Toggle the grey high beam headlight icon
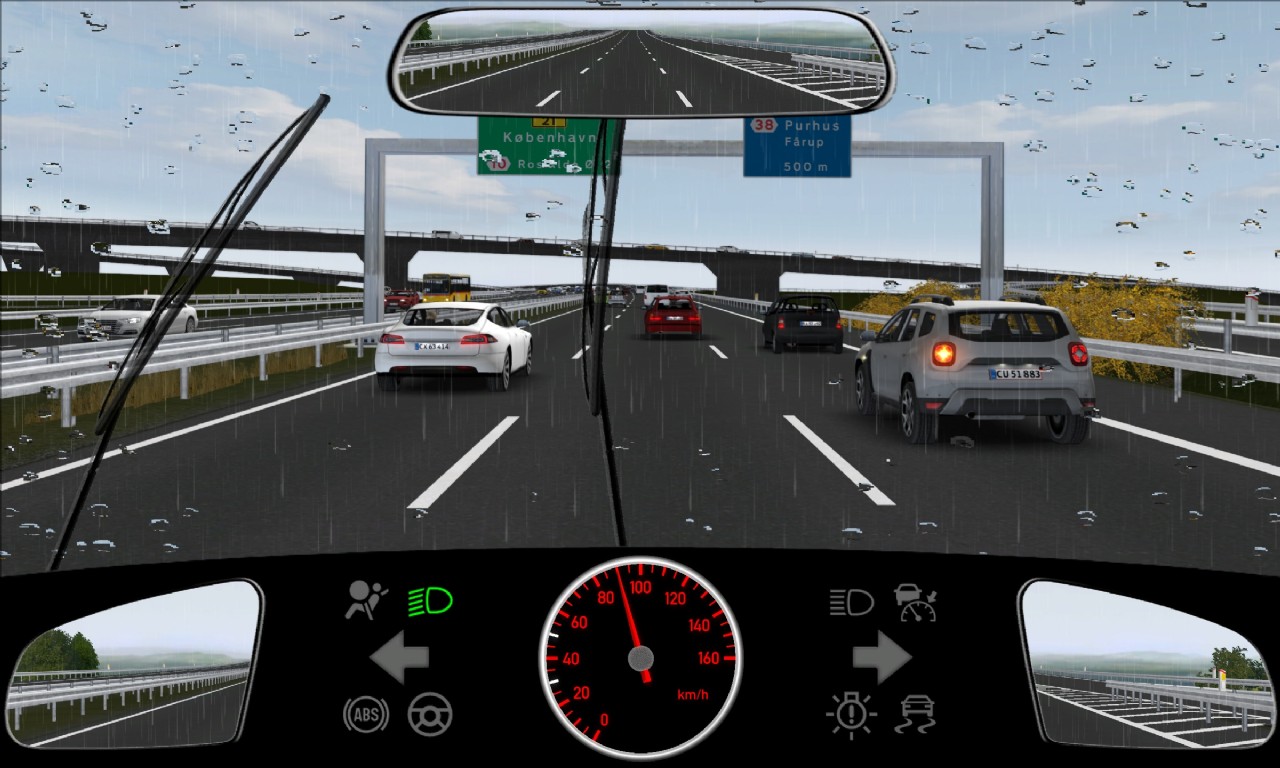Viewport: 1280px width, 768px height. pyautogui.click(x=851, y=602)
